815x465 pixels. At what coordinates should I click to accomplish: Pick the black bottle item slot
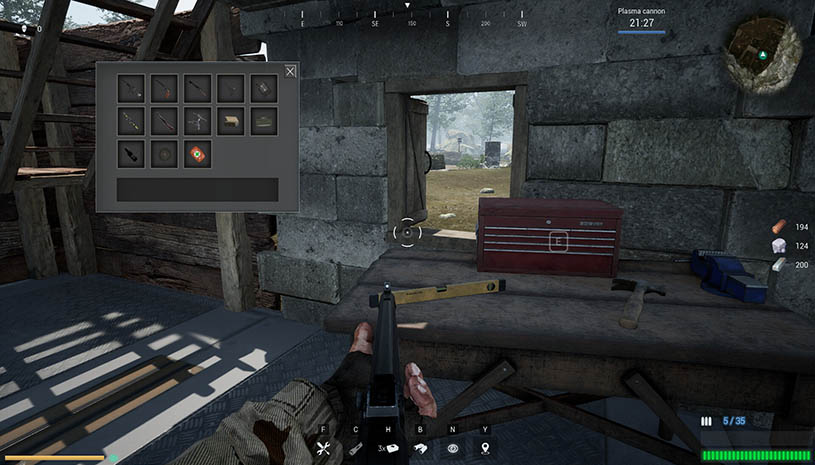click(x=131, y=154)
